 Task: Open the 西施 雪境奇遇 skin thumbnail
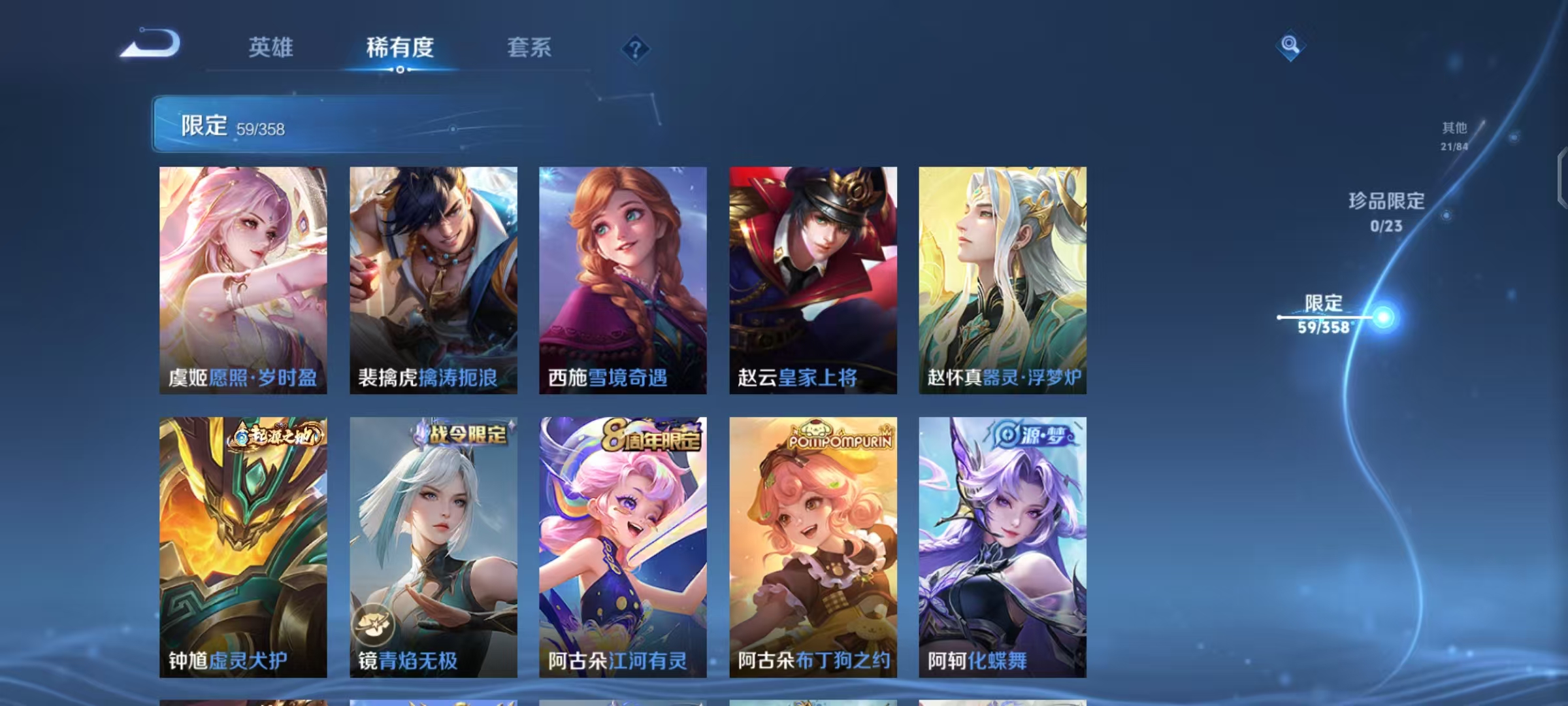click(x=622, y=281)
